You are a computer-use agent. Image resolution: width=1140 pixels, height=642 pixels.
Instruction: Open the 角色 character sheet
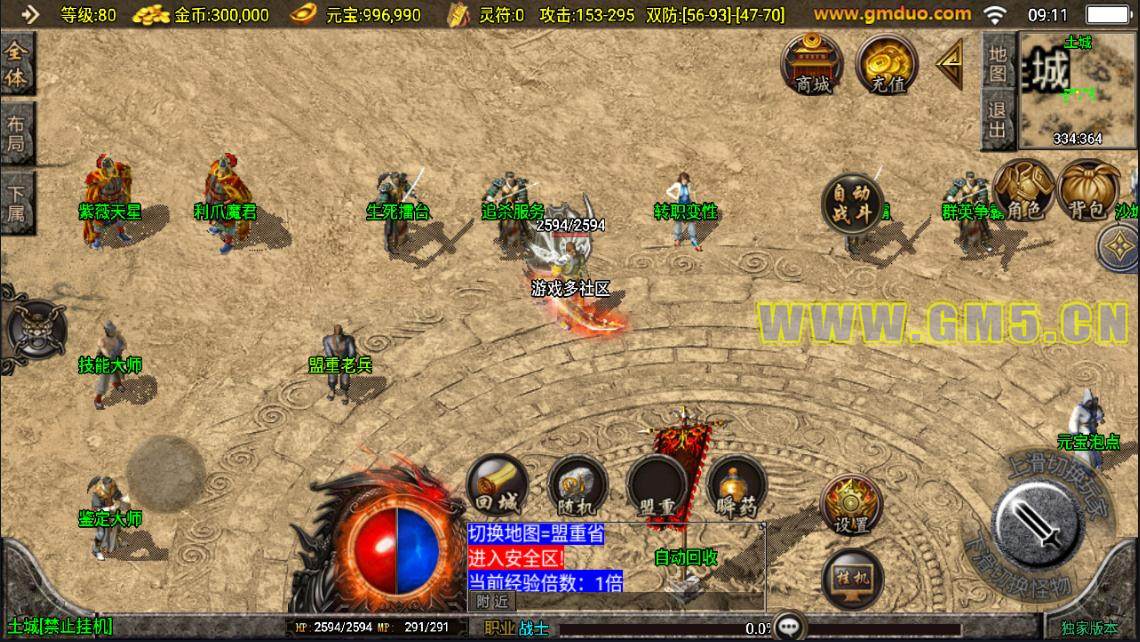(x=1023, y=190)
